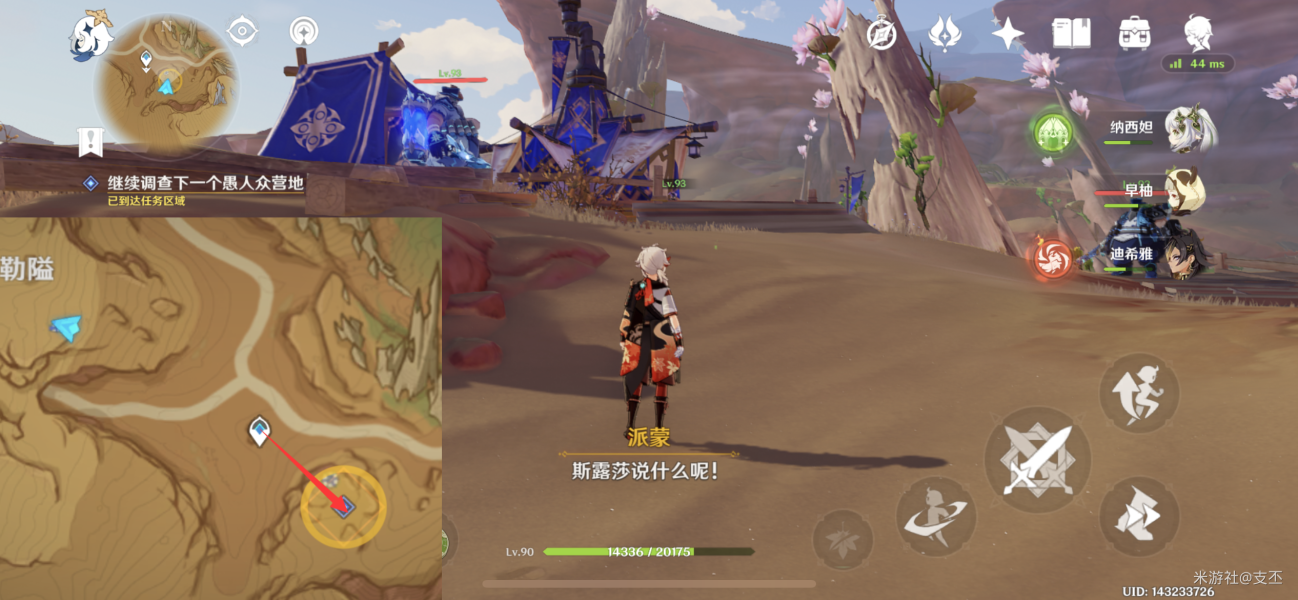The height and width of the screenshot is (600, 1298).
Task: Select the tracked quest 继续调查下一个愚人众营地
Action: point(205,183)
